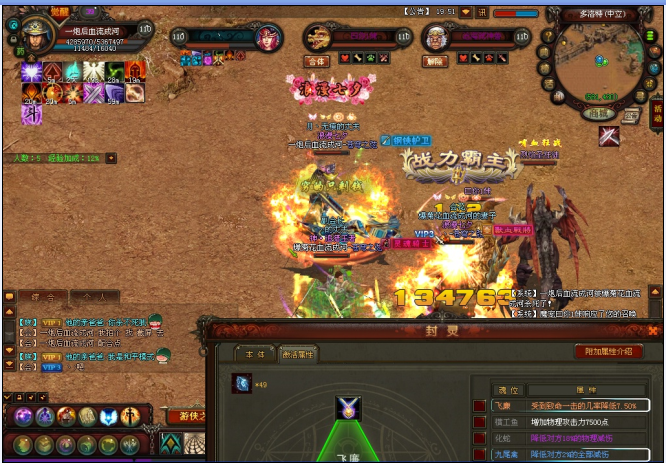Image resolution: width=666 pixels, height=463 pixels.
Task: Click the 删除 button under the portrait
Action: [x=435, y=61]
